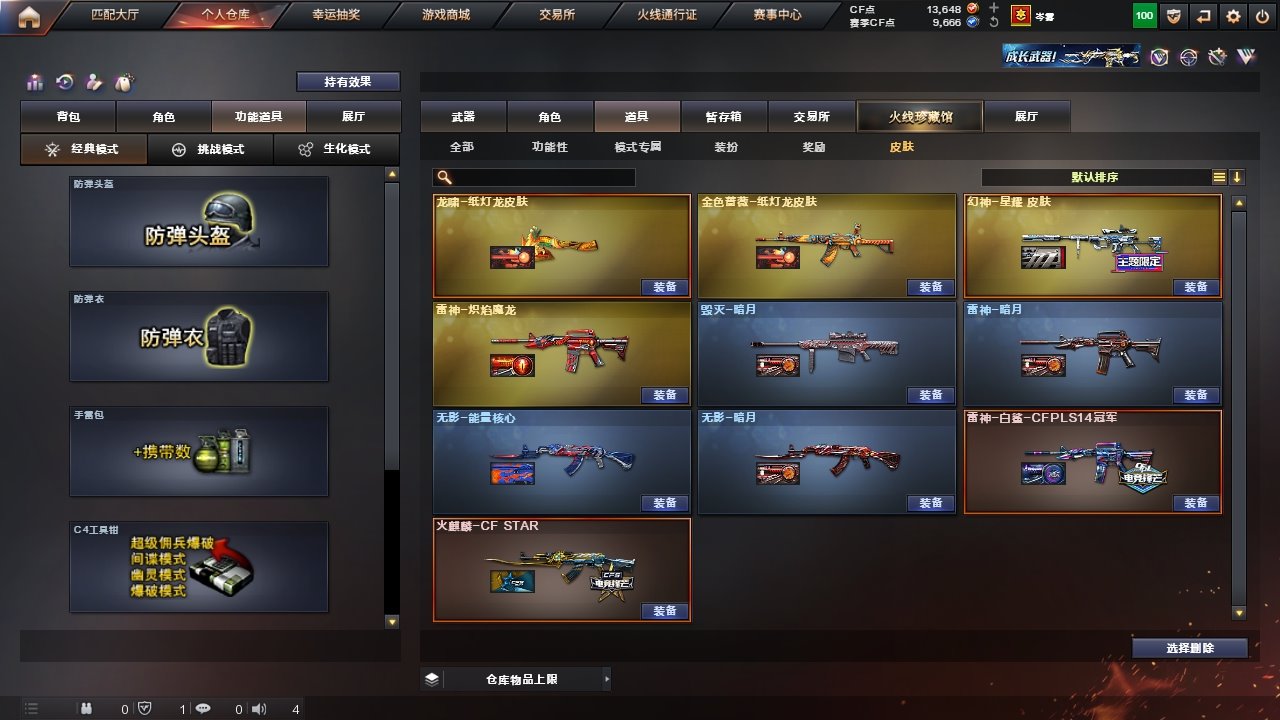Select the 防弹衣 body armor item
This screenshot has height=720, width=1280.
pyautogui.click(x=199, y=337)
